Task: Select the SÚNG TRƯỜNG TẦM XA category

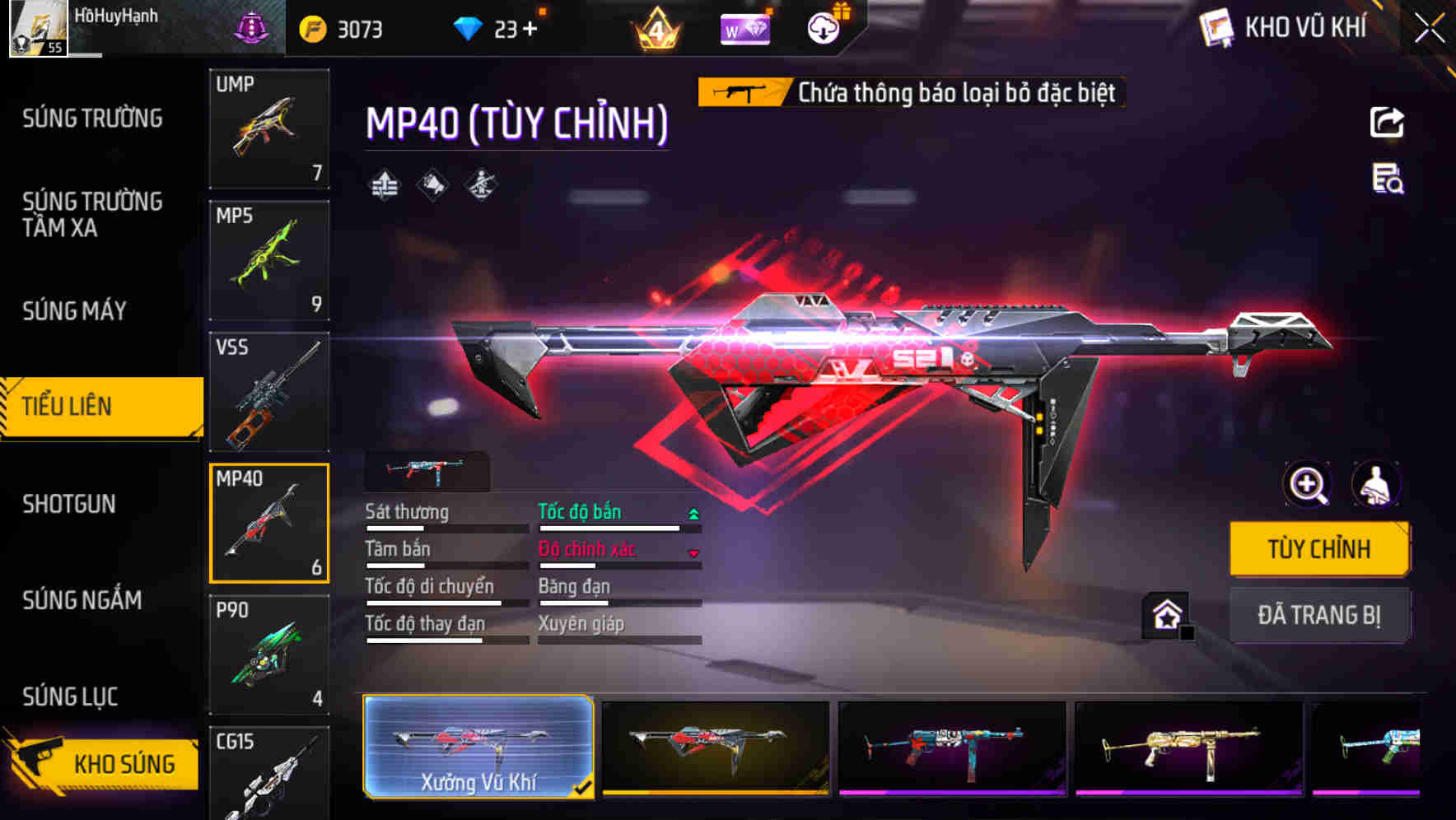Action: point(91,216)
